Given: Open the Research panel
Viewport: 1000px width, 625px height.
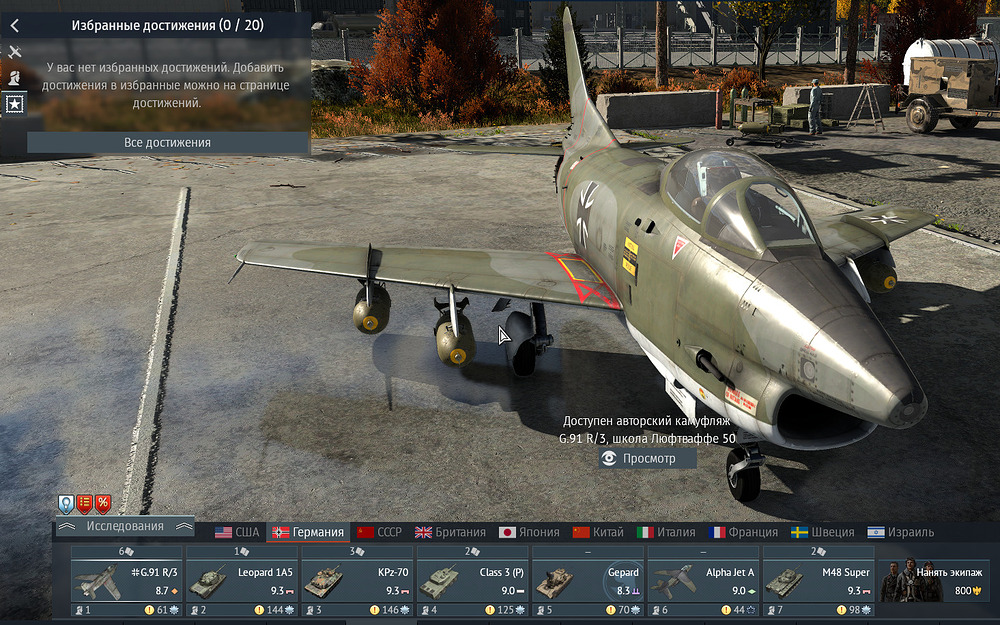Looking at the screenshot, I should [125, 526].
